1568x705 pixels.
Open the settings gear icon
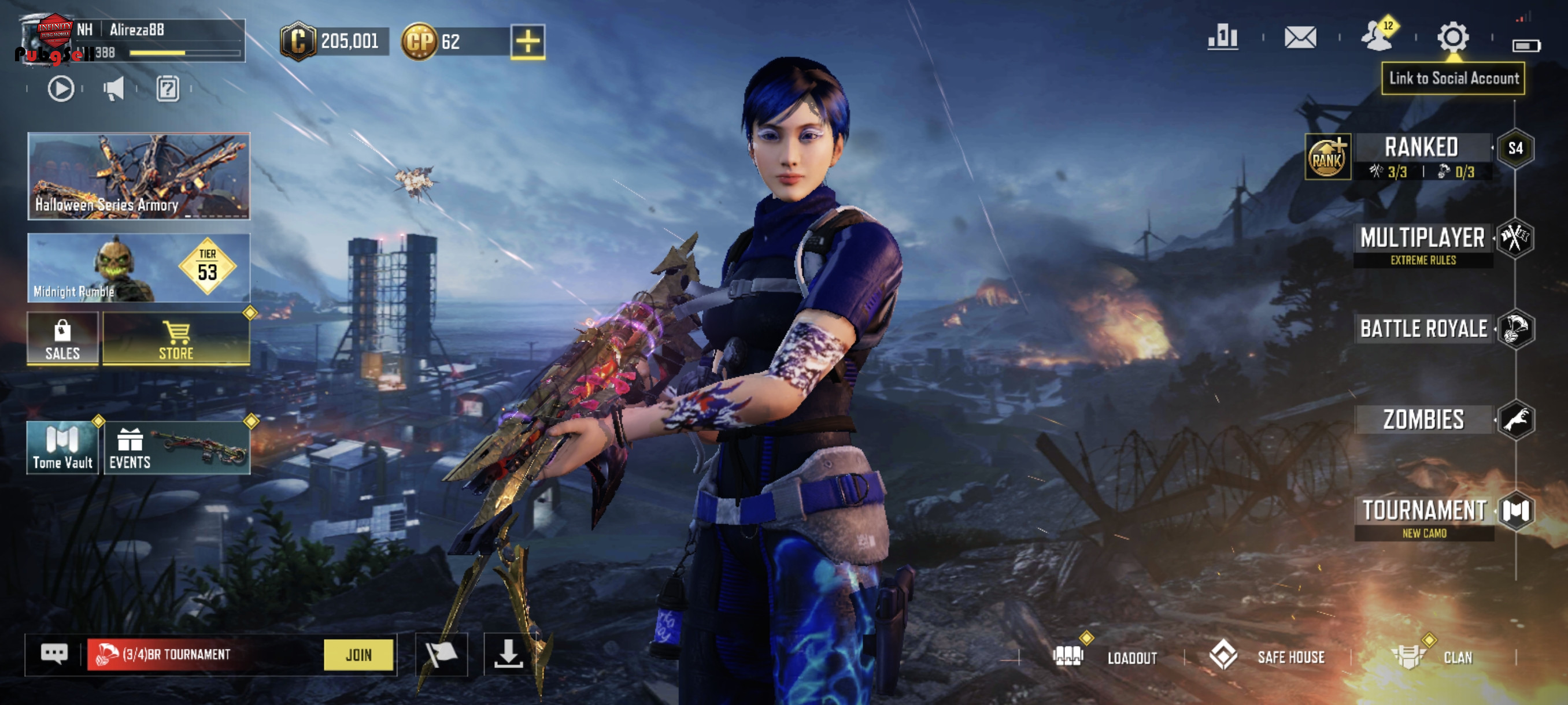[1453, 38]
